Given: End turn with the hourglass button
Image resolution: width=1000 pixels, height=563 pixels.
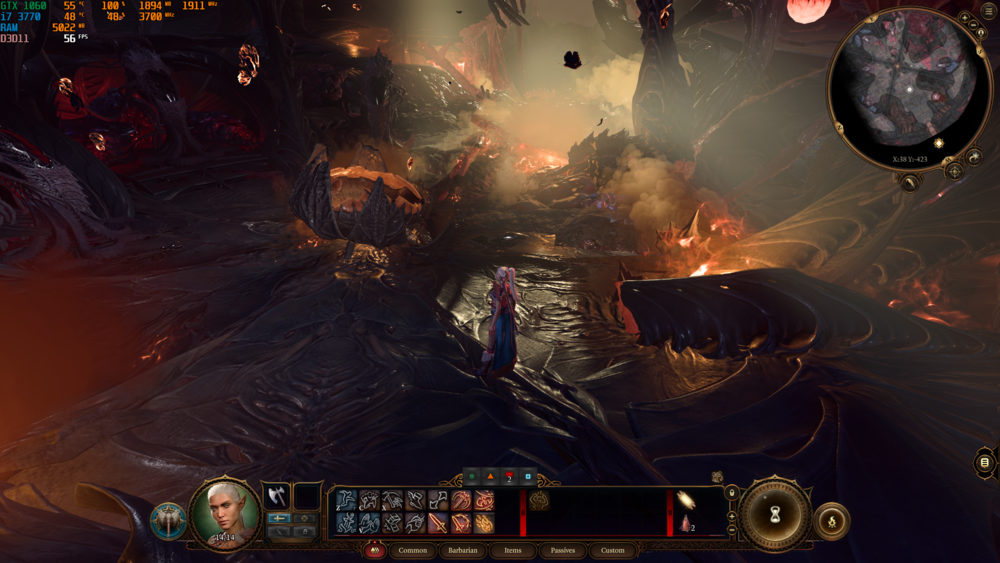Looking at the screenshot, I should coord(776,514).
